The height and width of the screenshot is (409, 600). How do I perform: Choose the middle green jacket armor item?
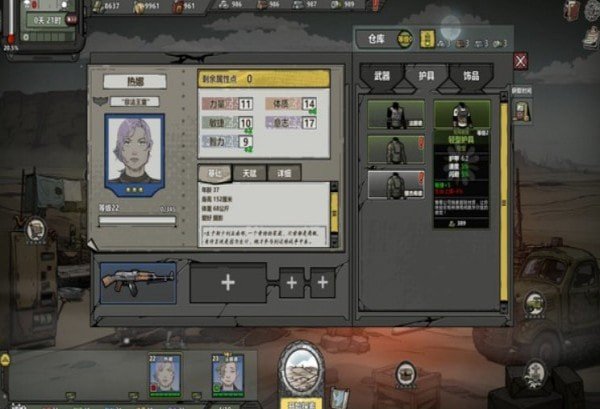point(392,149)
